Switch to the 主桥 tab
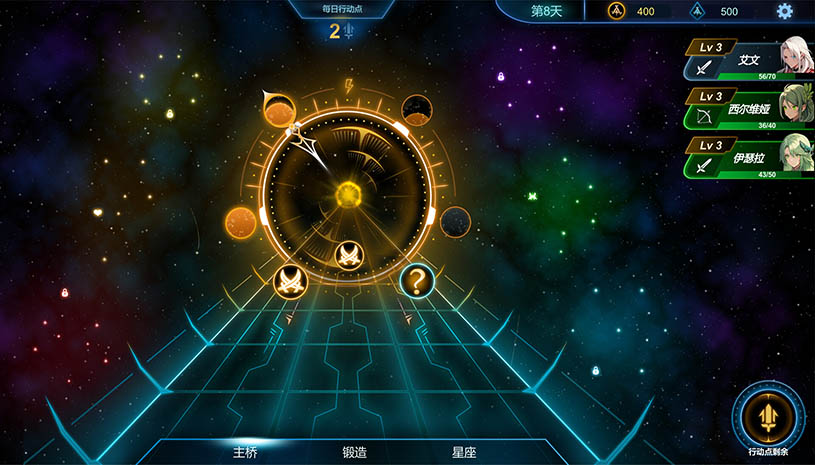 (x=245, y=452)
